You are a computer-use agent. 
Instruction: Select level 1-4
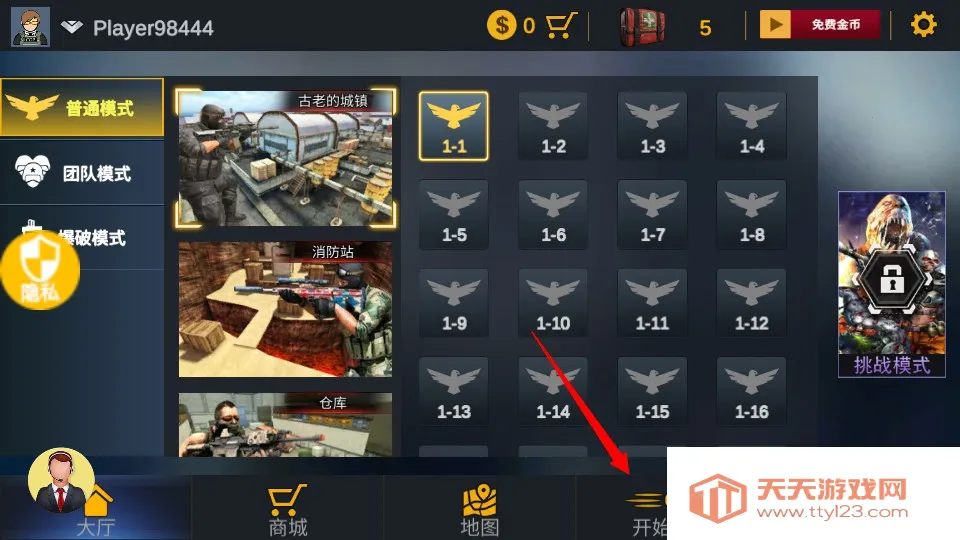pyautogui.click(x=752, y=126)
